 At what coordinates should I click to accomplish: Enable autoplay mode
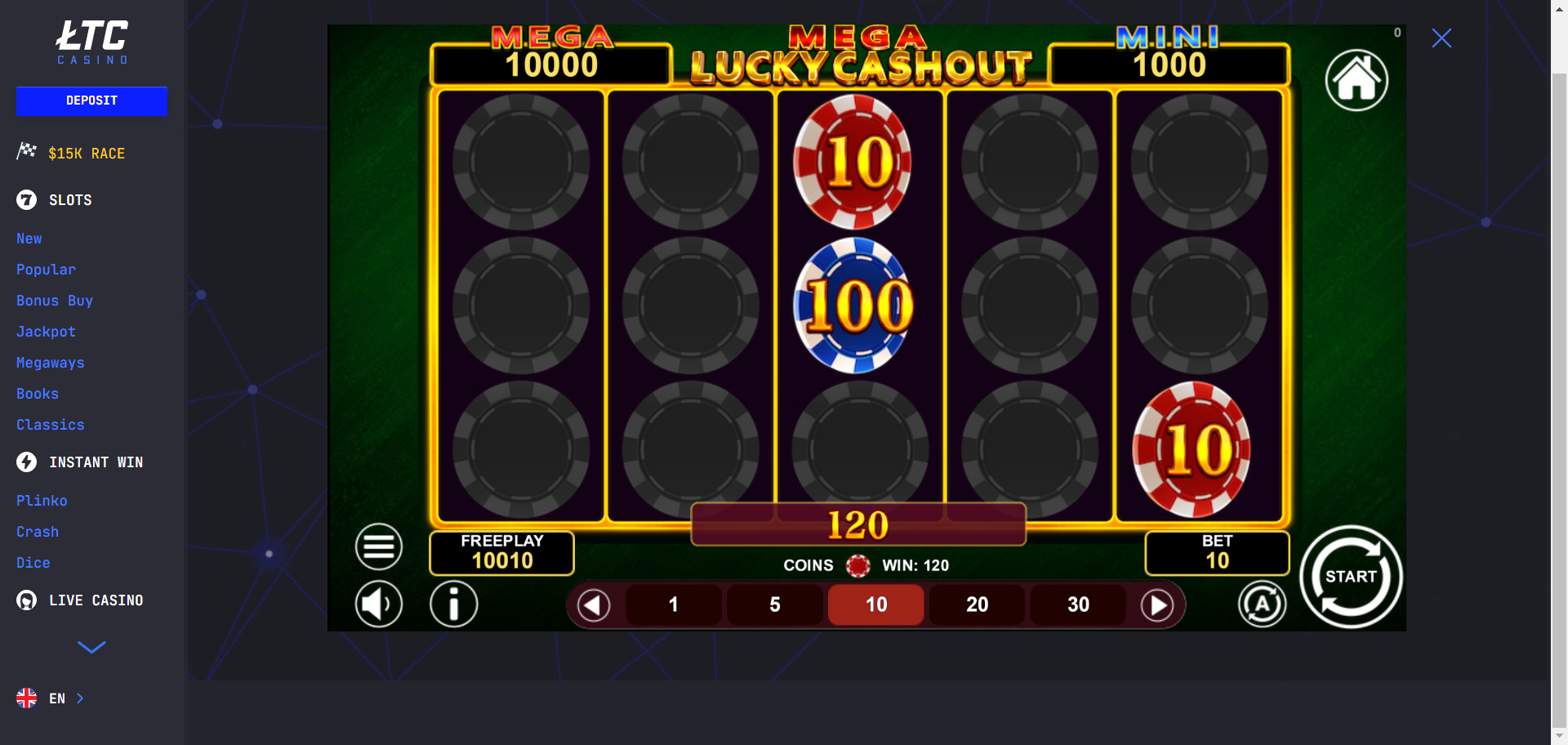tap(1263, 604)
